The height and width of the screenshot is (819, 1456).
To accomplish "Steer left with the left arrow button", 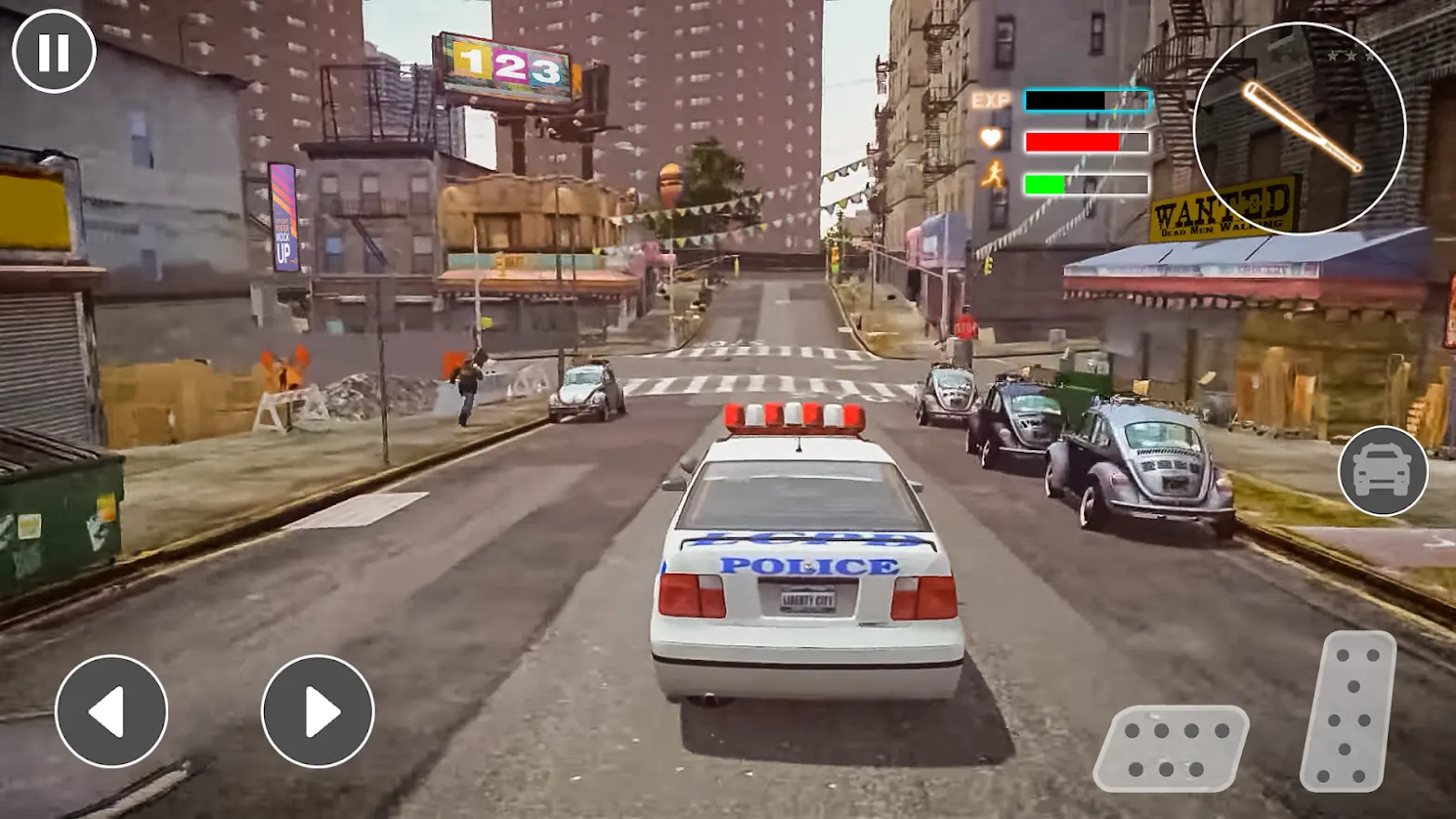I will point(112,711).
